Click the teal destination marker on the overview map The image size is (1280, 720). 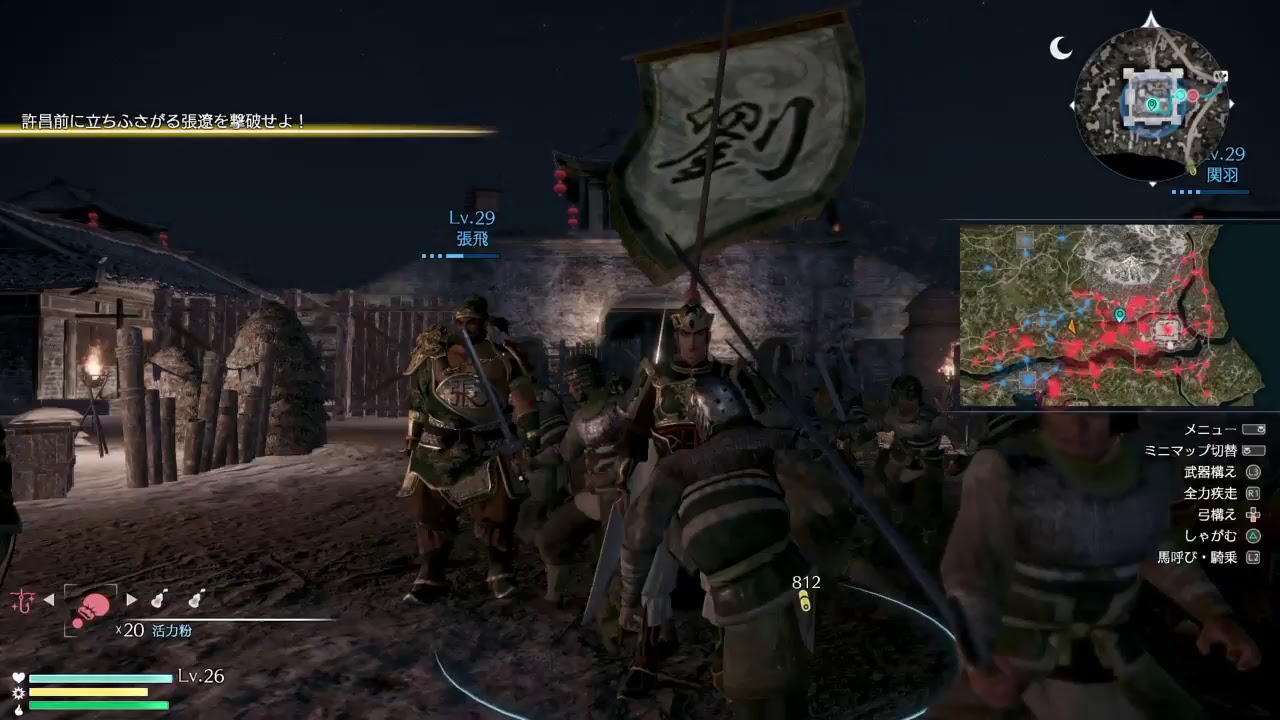(x=1120, y=315)
